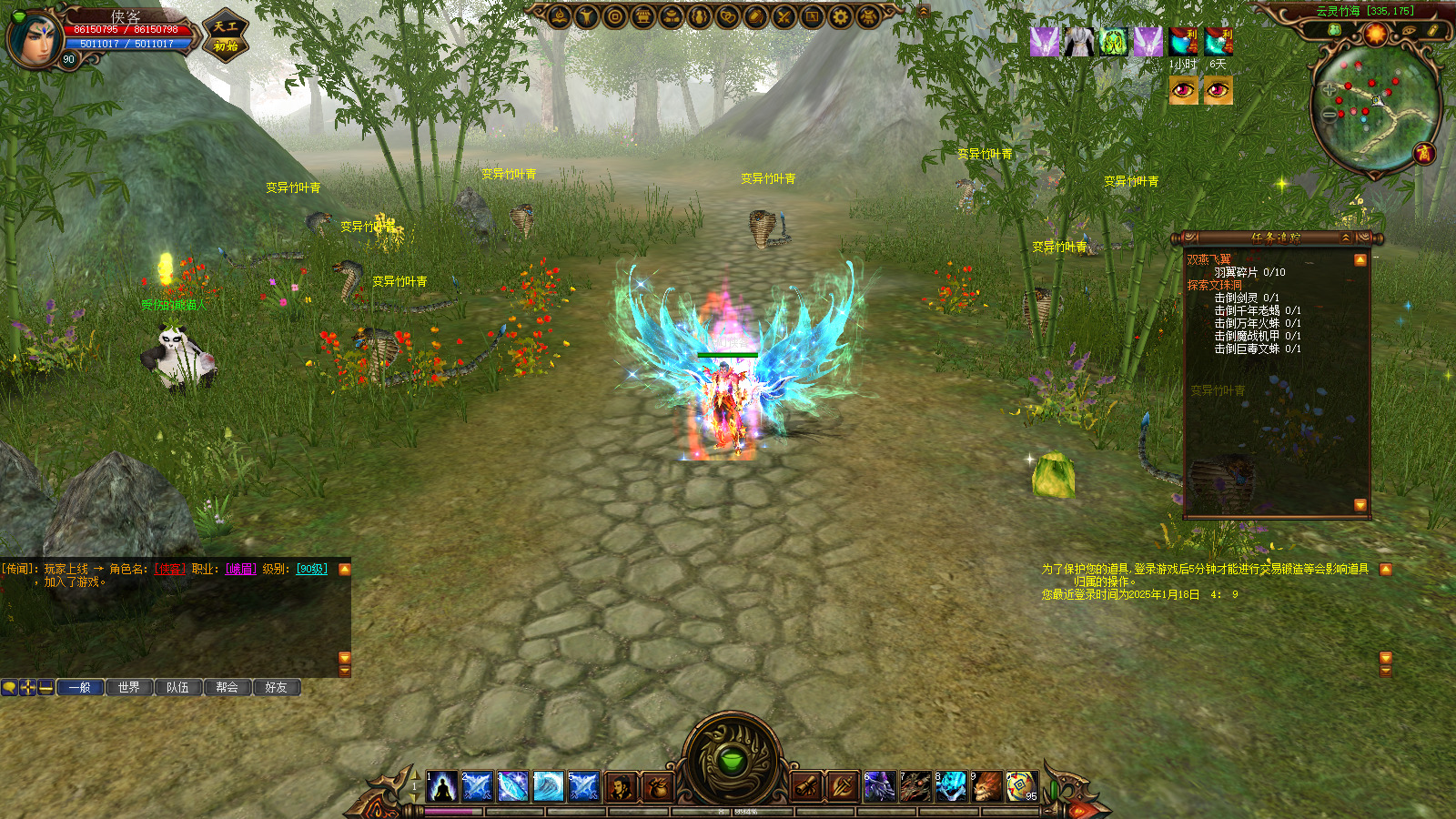Switch to the 队伍 chat tab
Viewport: 1456px width, 819px height.
(178, 688)
